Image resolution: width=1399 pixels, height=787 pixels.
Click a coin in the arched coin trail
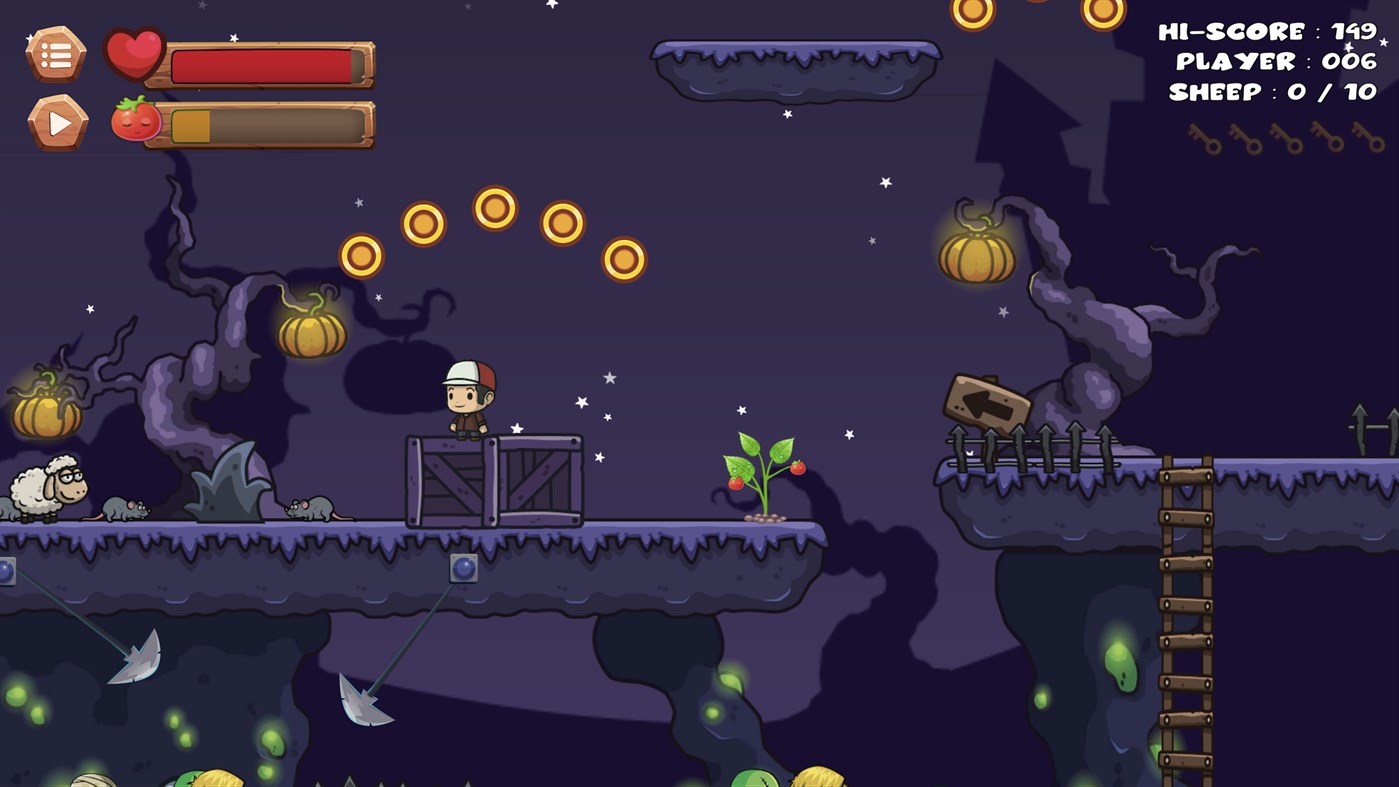click(494, 207)
